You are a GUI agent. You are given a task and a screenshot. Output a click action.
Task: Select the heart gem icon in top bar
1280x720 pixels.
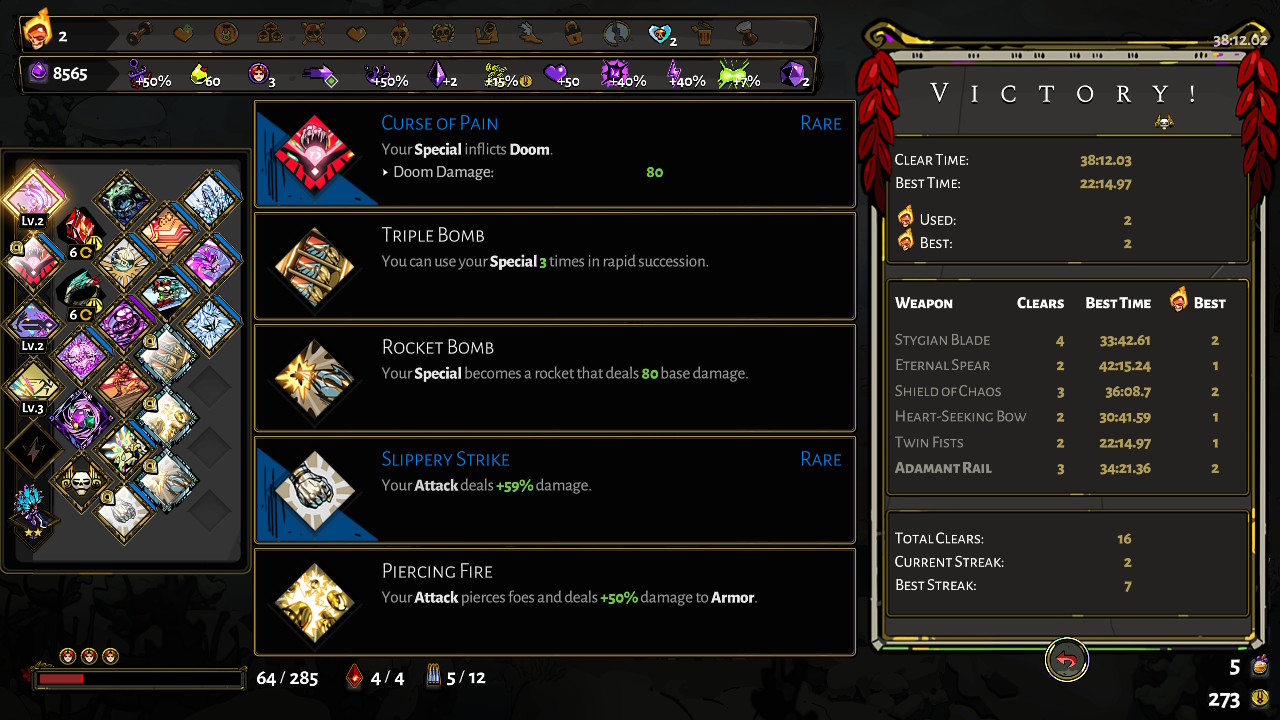click(660, 34)
